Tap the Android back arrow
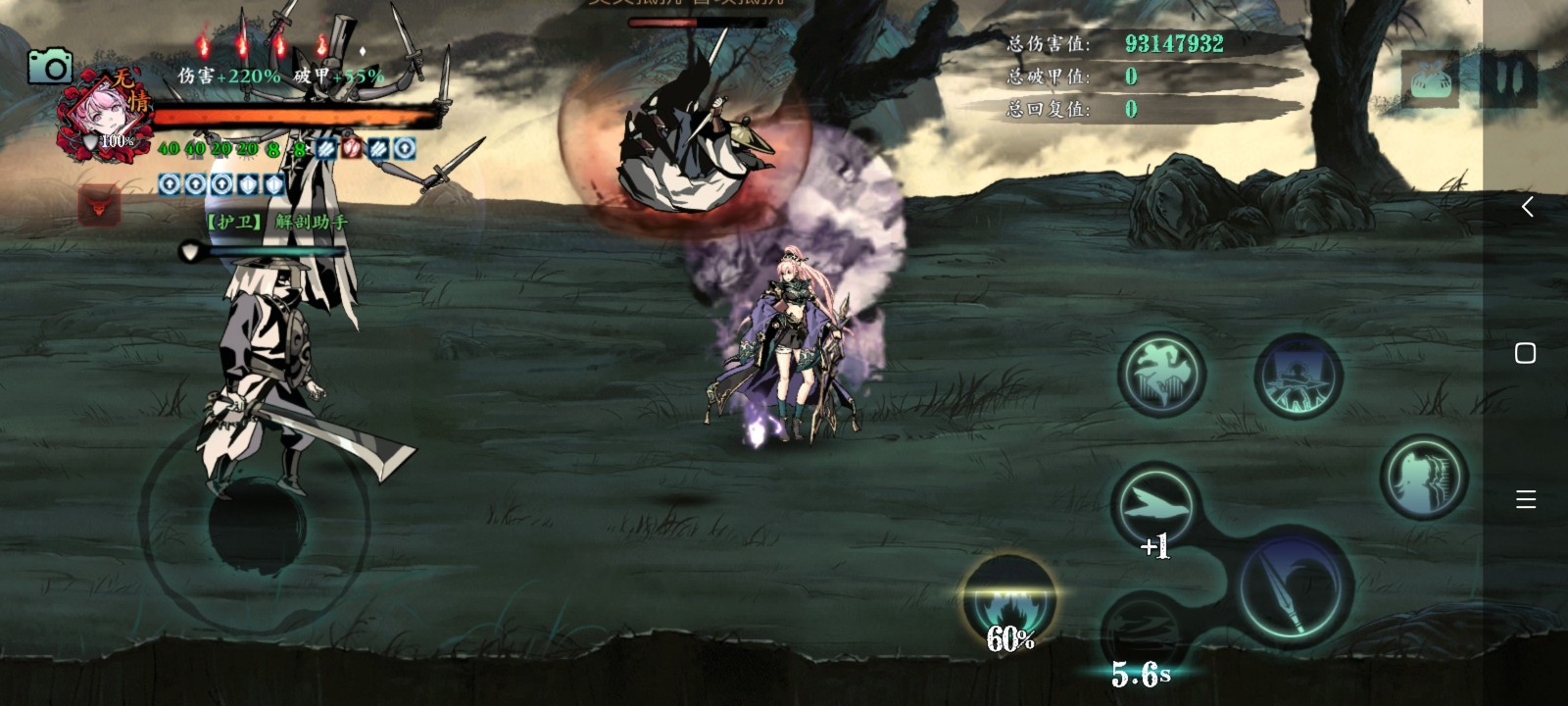Viewport: 1568px width, 706px height. (1526, 207)
